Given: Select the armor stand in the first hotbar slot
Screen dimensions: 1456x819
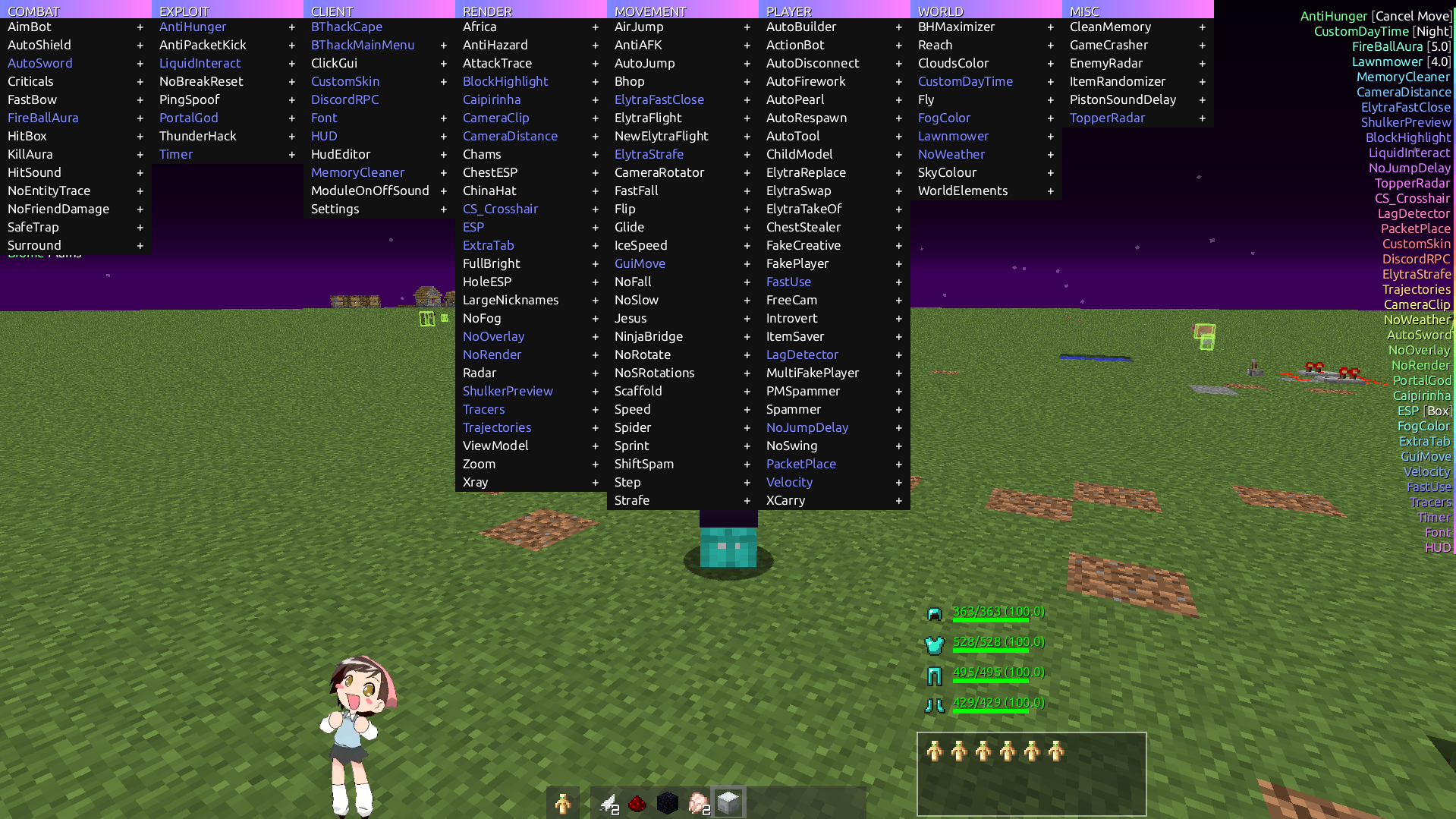Looking at the screenshot, I should point(563,802).
